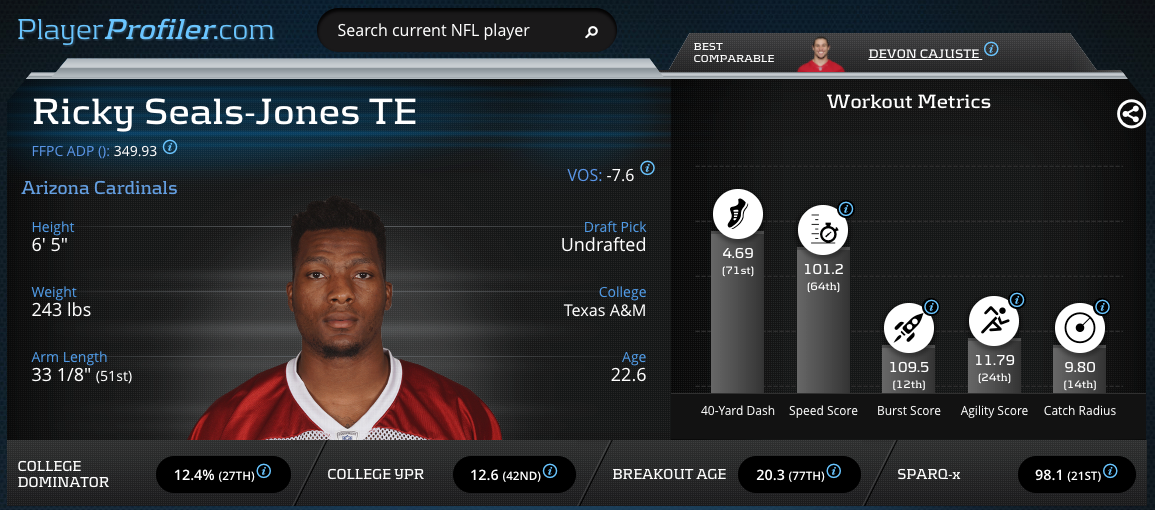Click the Burst Score rocket icon
The image size is (1155, 510).
coord(908,326)
